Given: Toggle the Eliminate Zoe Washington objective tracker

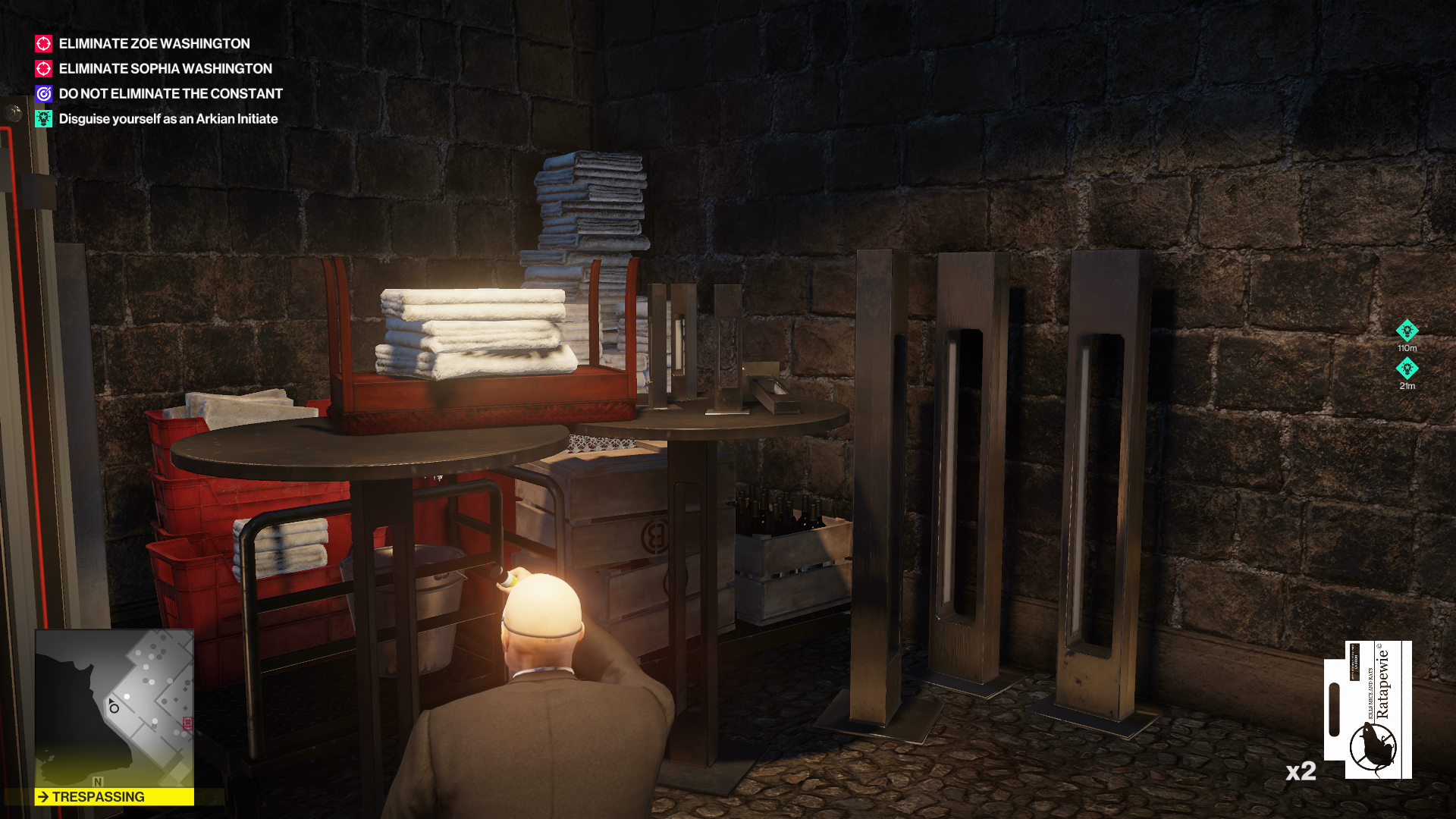Looking at the screenshot, I should (155, 43).
